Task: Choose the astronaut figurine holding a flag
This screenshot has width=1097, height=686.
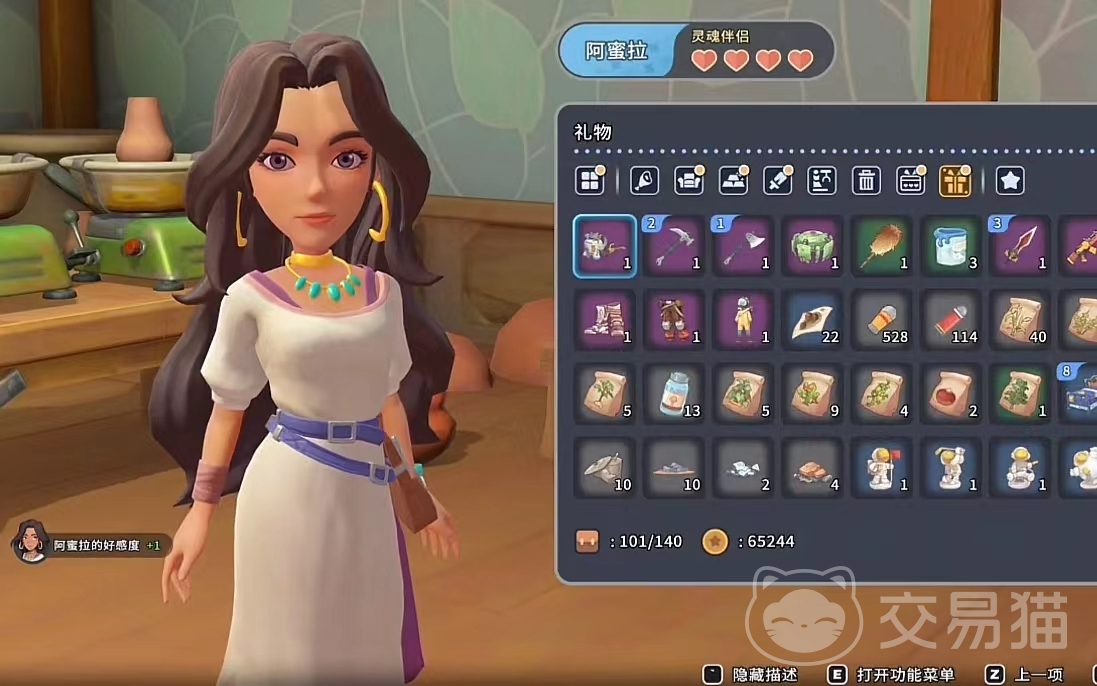Action: (882, 467)
